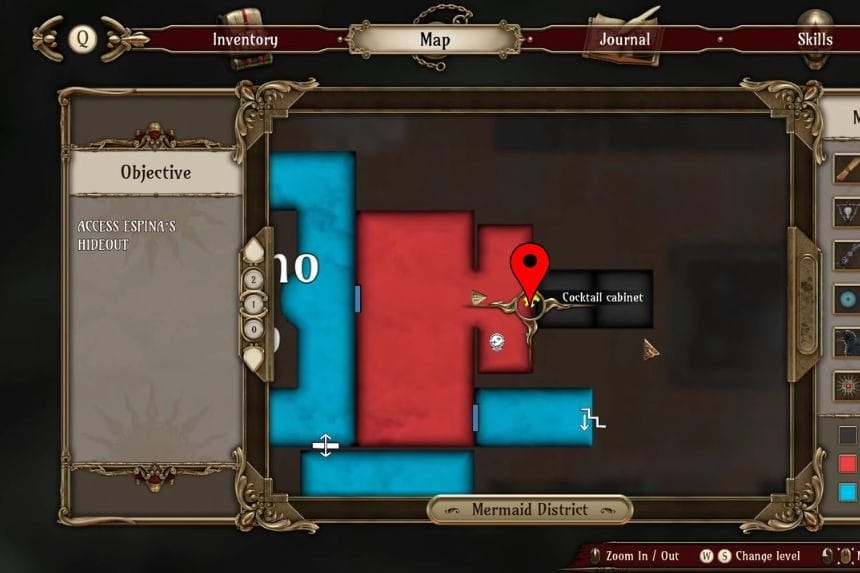Screen dimensions: 860x573
Task: Switch the map to floor level 1
Action: (255, 303)
